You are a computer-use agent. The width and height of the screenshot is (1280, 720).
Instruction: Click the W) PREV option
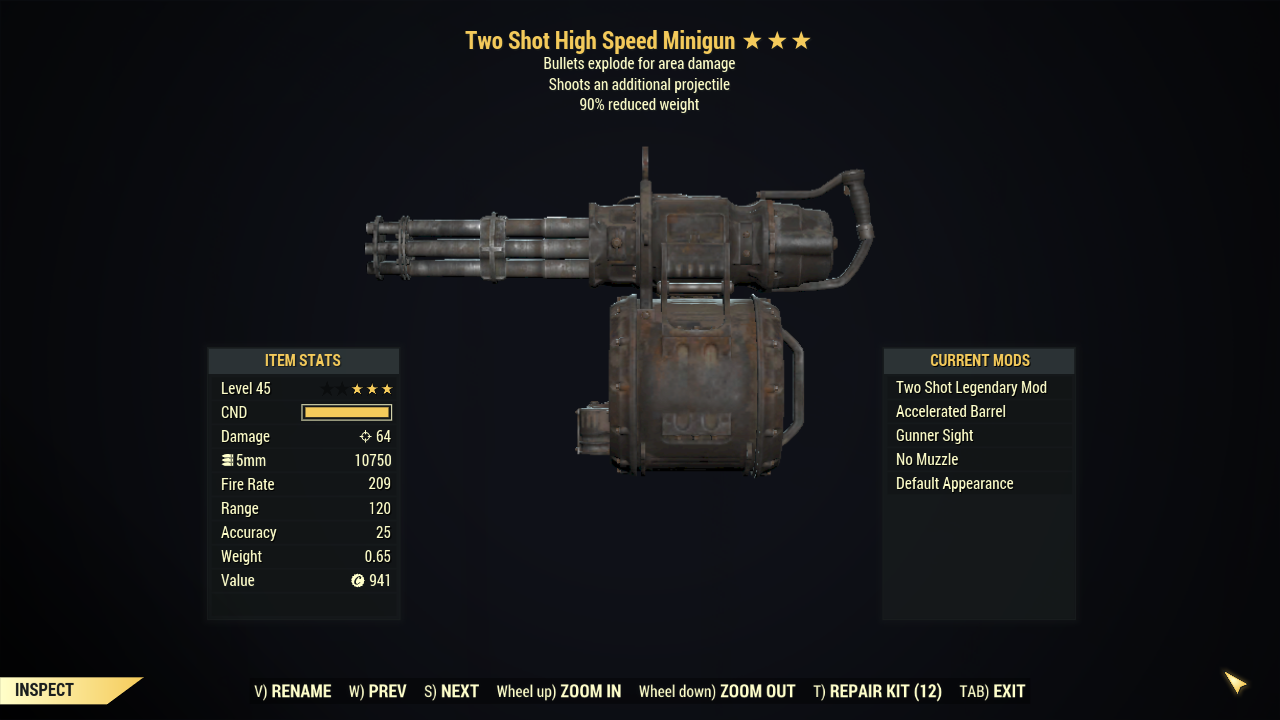click(x=377, y=691)
